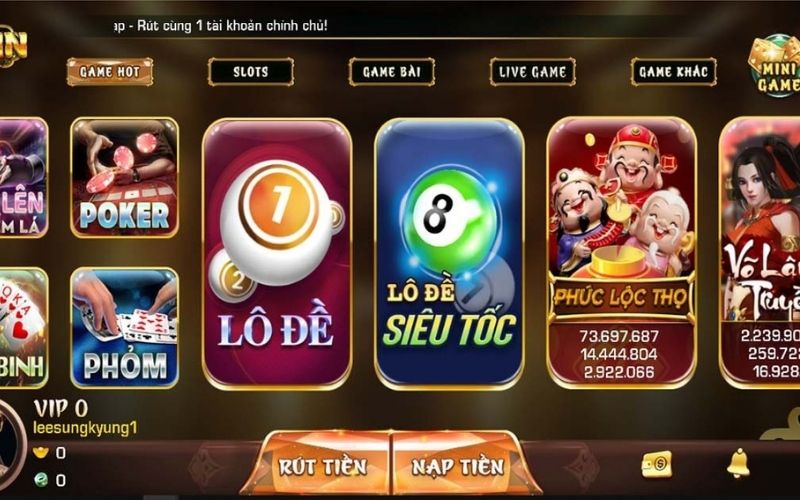Open the Phúc Lộc Thọ slot game
This screenshot has width=800, height=500.
[621, 250]
